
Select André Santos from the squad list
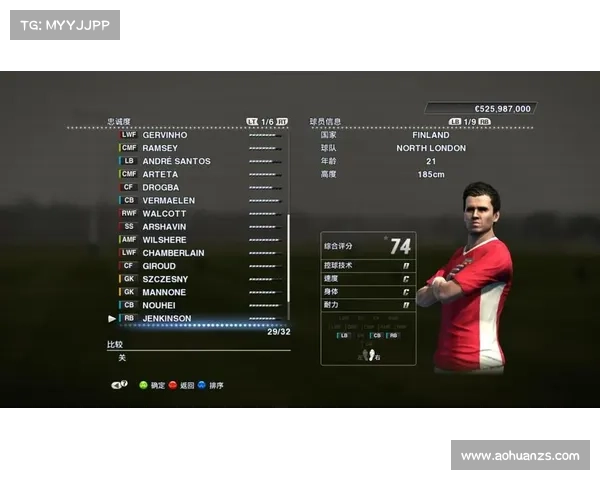point(176,161)
